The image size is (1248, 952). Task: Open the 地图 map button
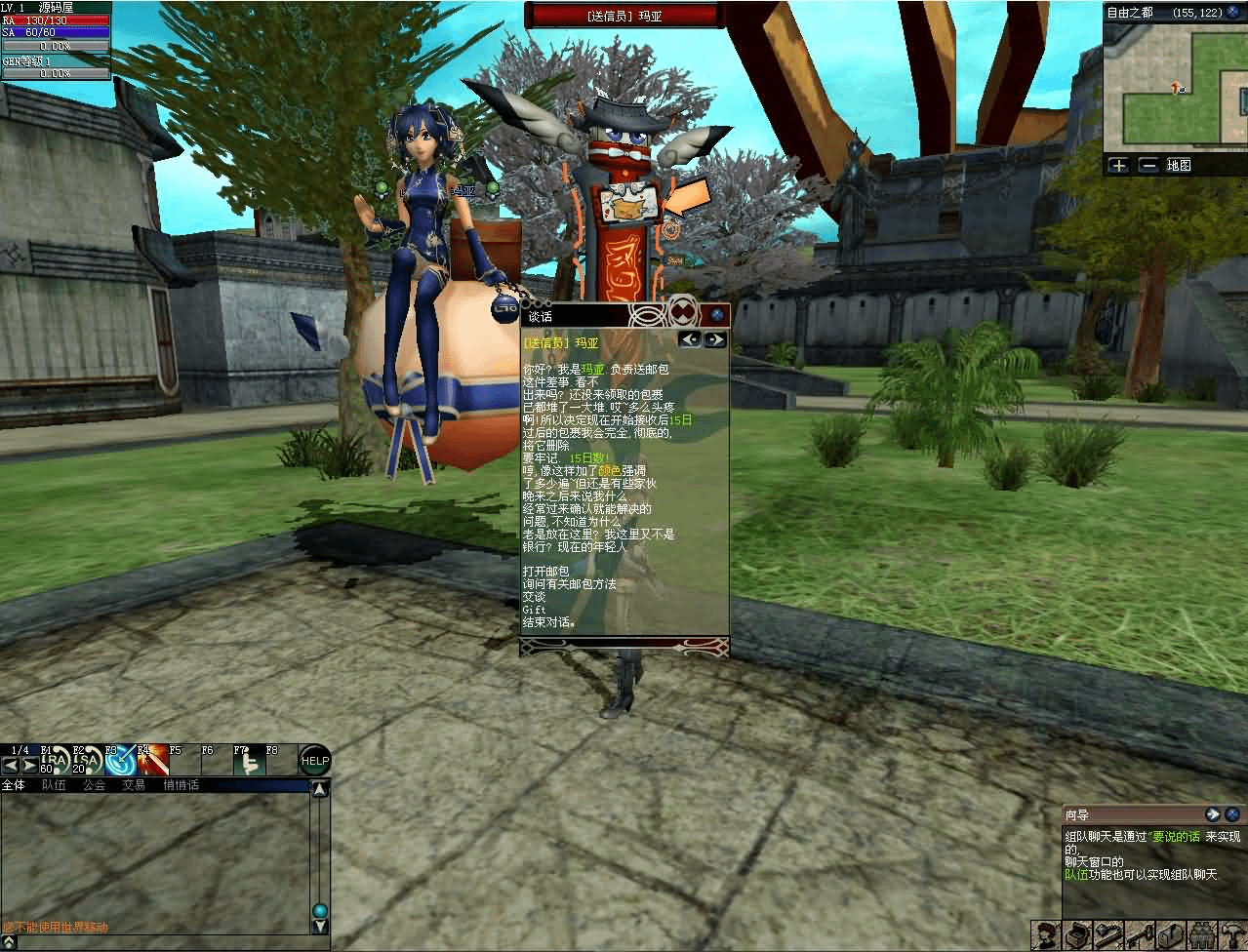coord(1179,165)
